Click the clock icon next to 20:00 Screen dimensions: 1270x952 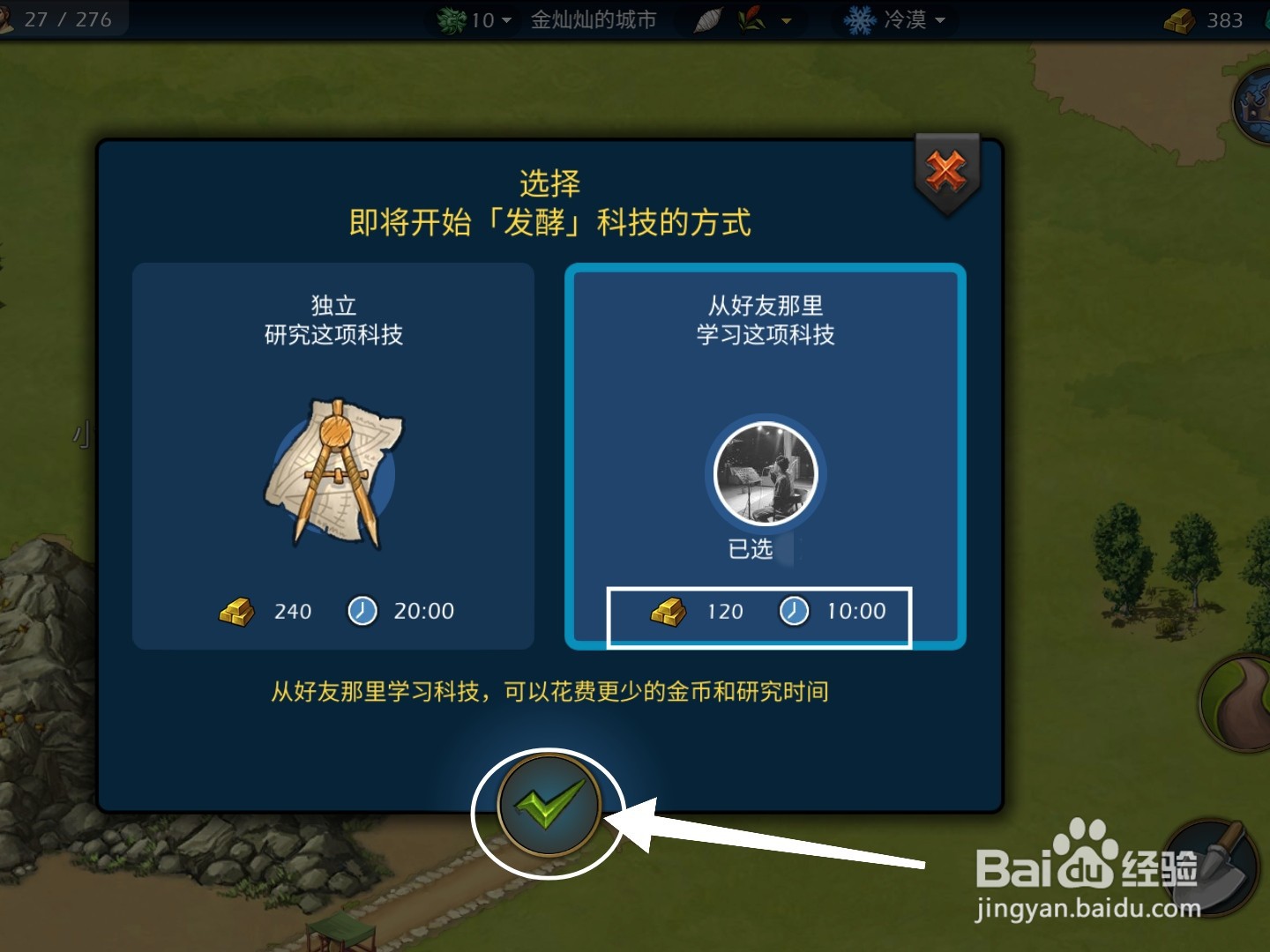coord(362,610)
